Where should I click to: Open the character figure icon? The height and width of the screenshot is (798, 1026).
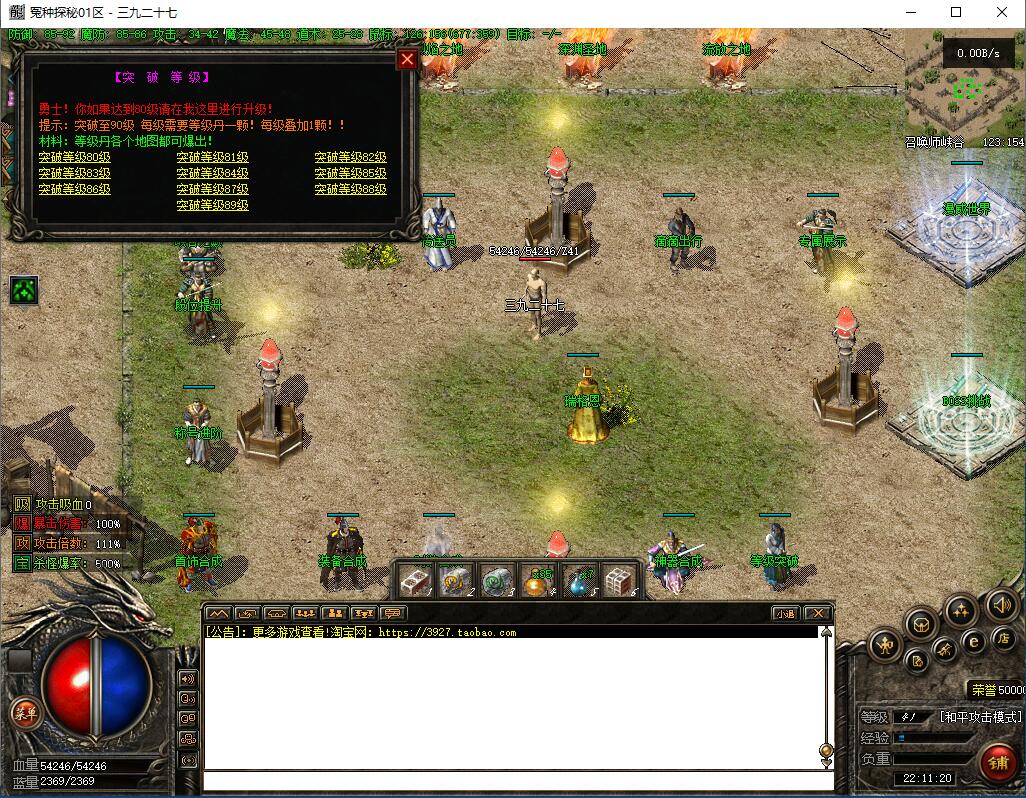(x=885, y=645)
